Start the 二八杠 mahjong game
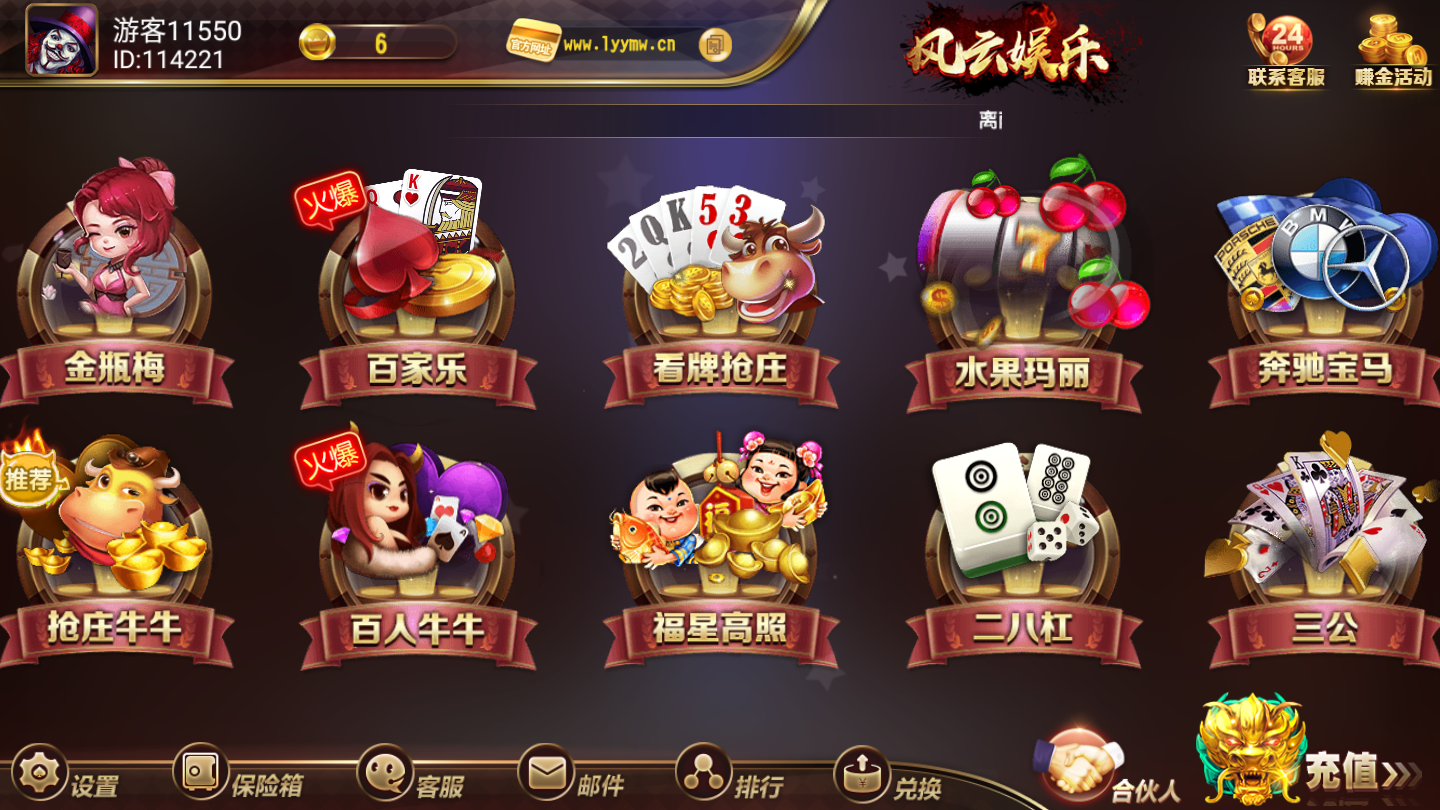This screenshot has height=810, width=1440. pyautogui.click(x=1020, y=540)
